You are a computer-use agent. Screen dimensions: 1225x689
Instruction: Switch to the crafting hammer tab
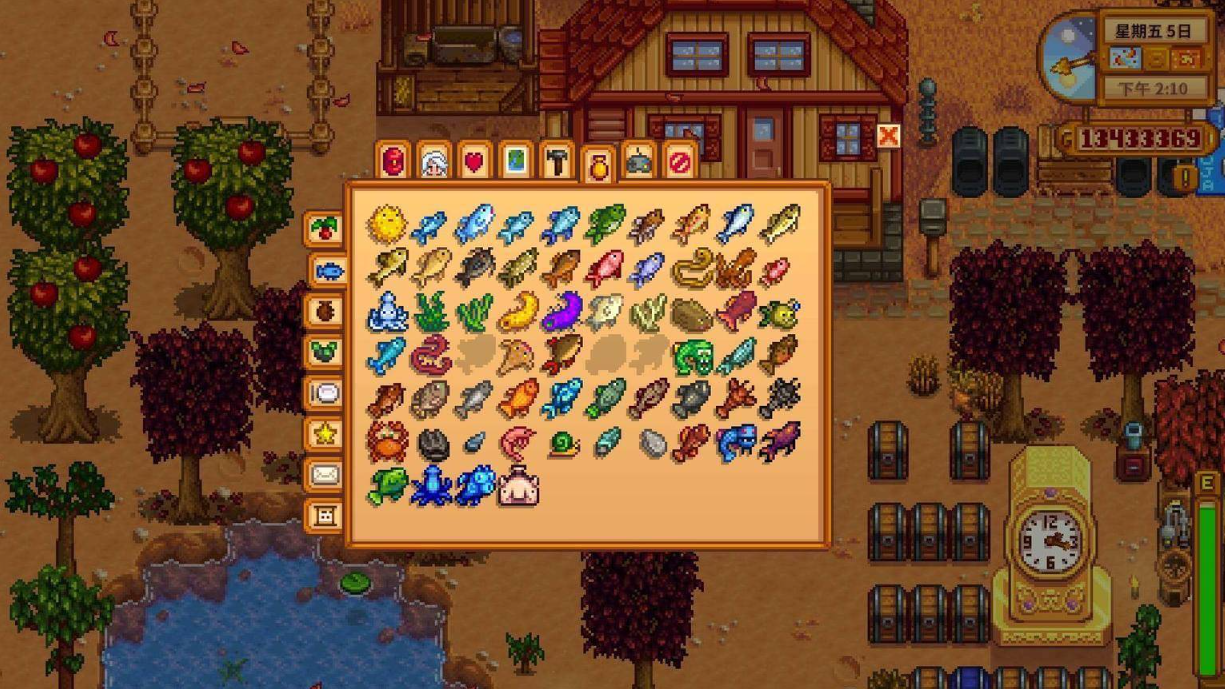(x=556, y=161)
